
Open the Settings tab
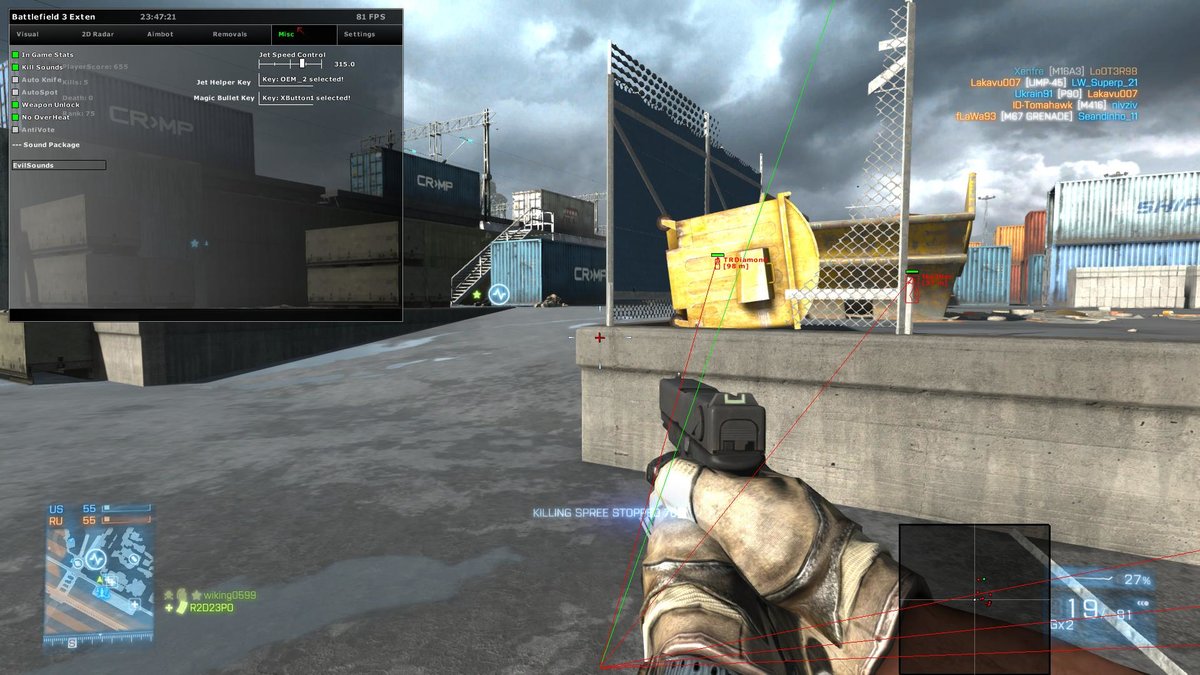coord(359,34)
